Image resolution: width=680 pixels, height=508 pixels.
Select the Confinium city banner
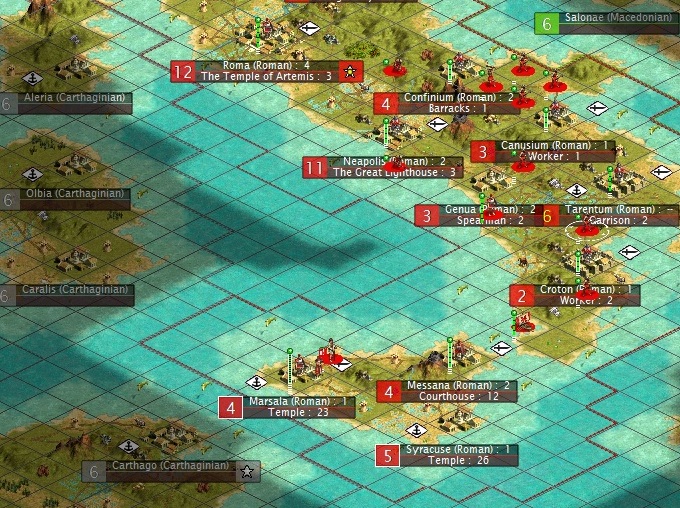[x=444, y=97]
